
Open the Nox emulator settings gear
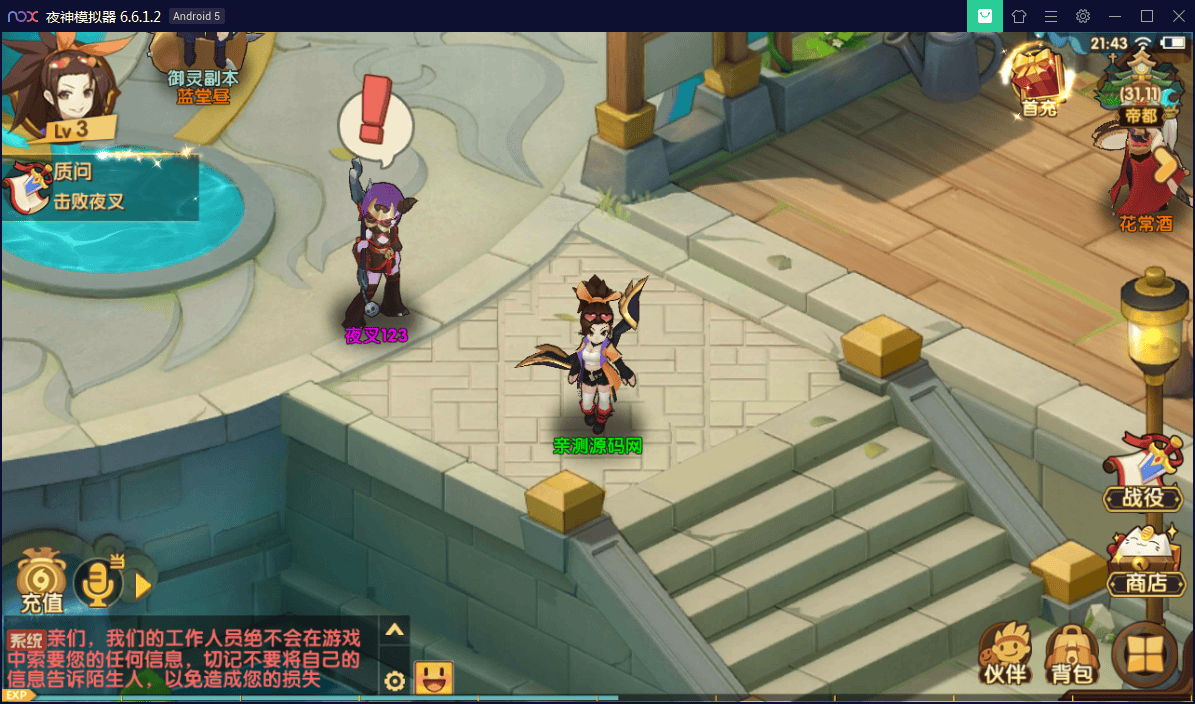click(x=1083, y=16)
